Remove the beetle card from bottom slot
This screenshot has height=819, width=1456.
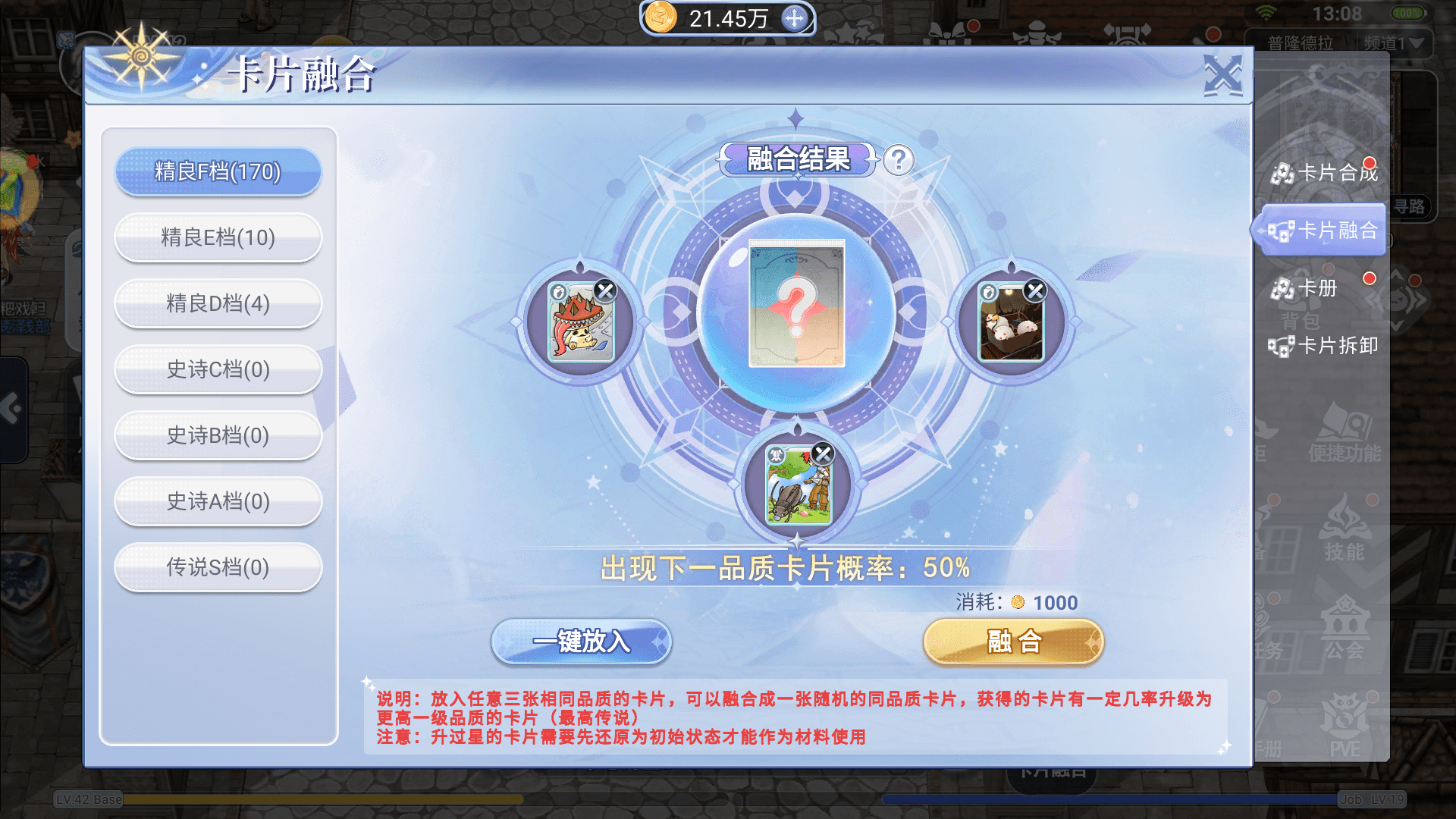(823, 453)
